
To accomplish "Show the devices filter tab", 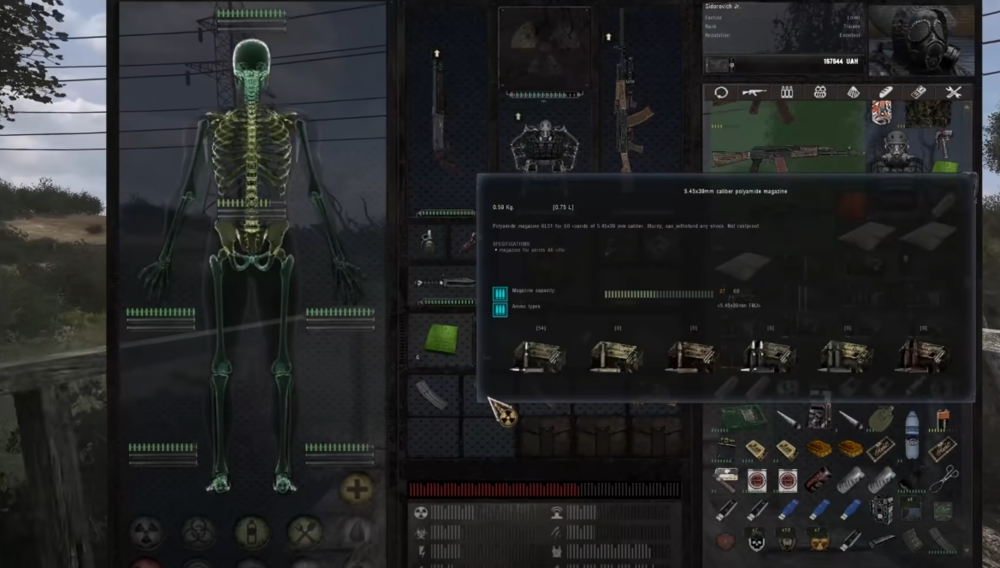I will tap(919, 92).
